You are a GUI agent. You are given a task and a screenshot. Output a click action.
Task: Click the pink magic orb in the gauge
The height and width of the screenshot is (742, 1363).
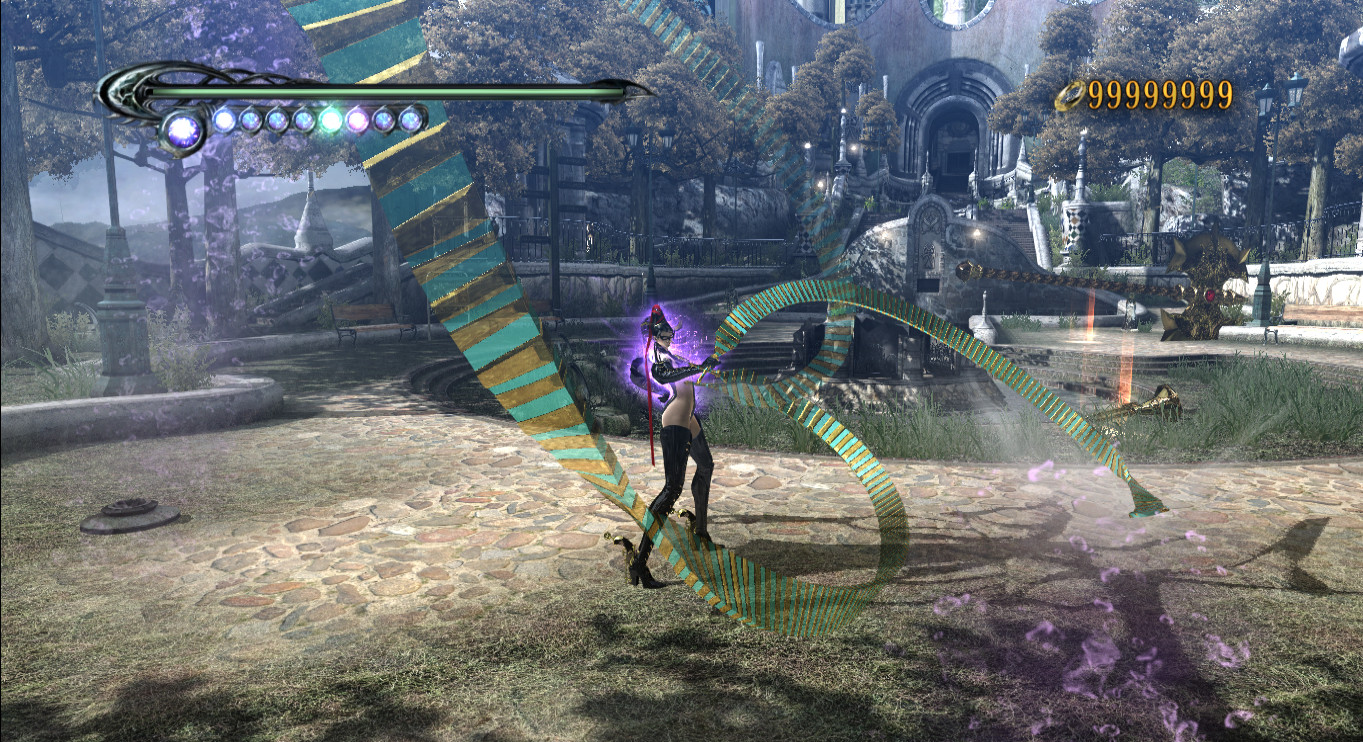(355, 118)
